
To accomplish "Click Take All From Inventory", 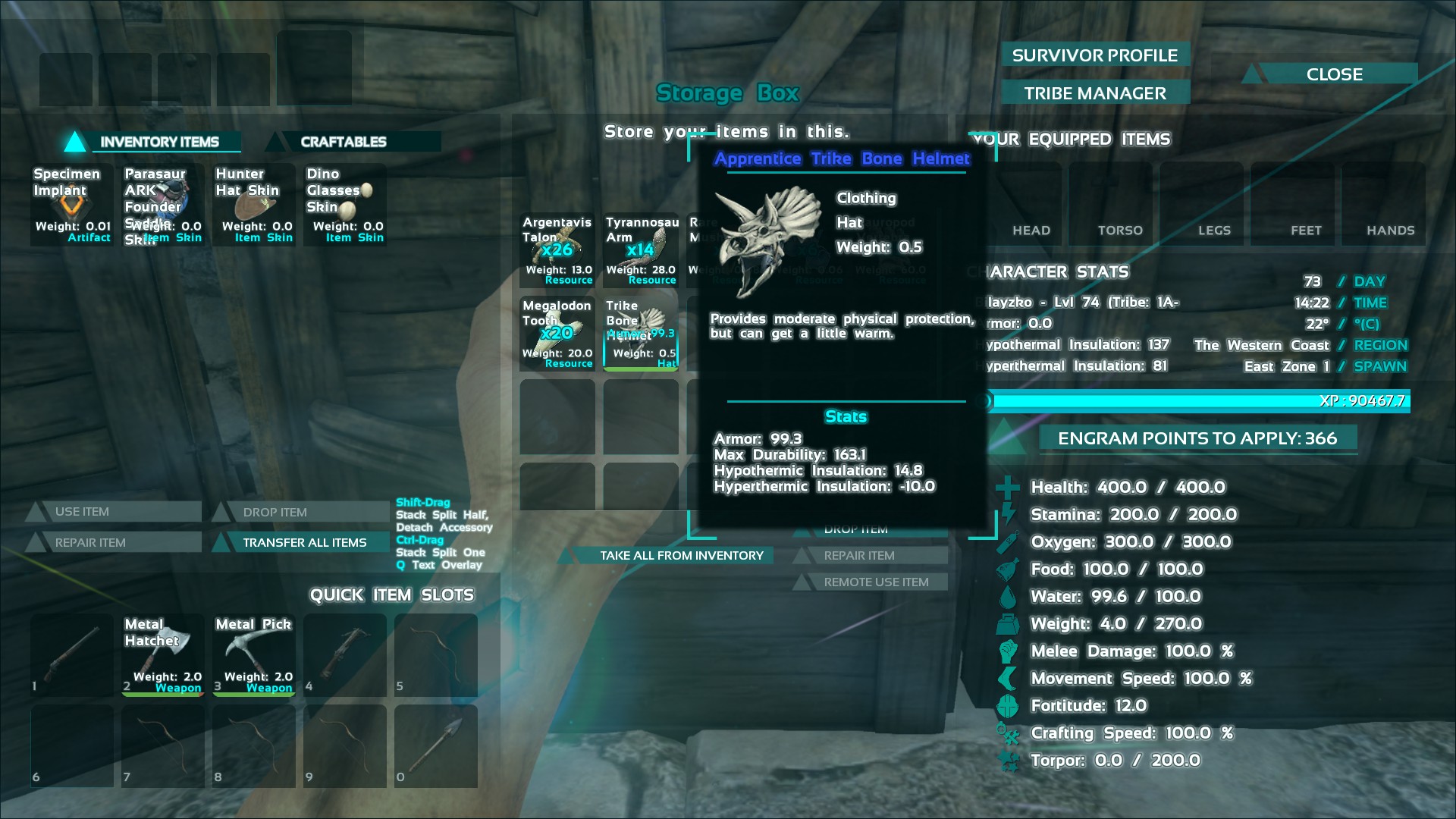I will pos(681,555).
